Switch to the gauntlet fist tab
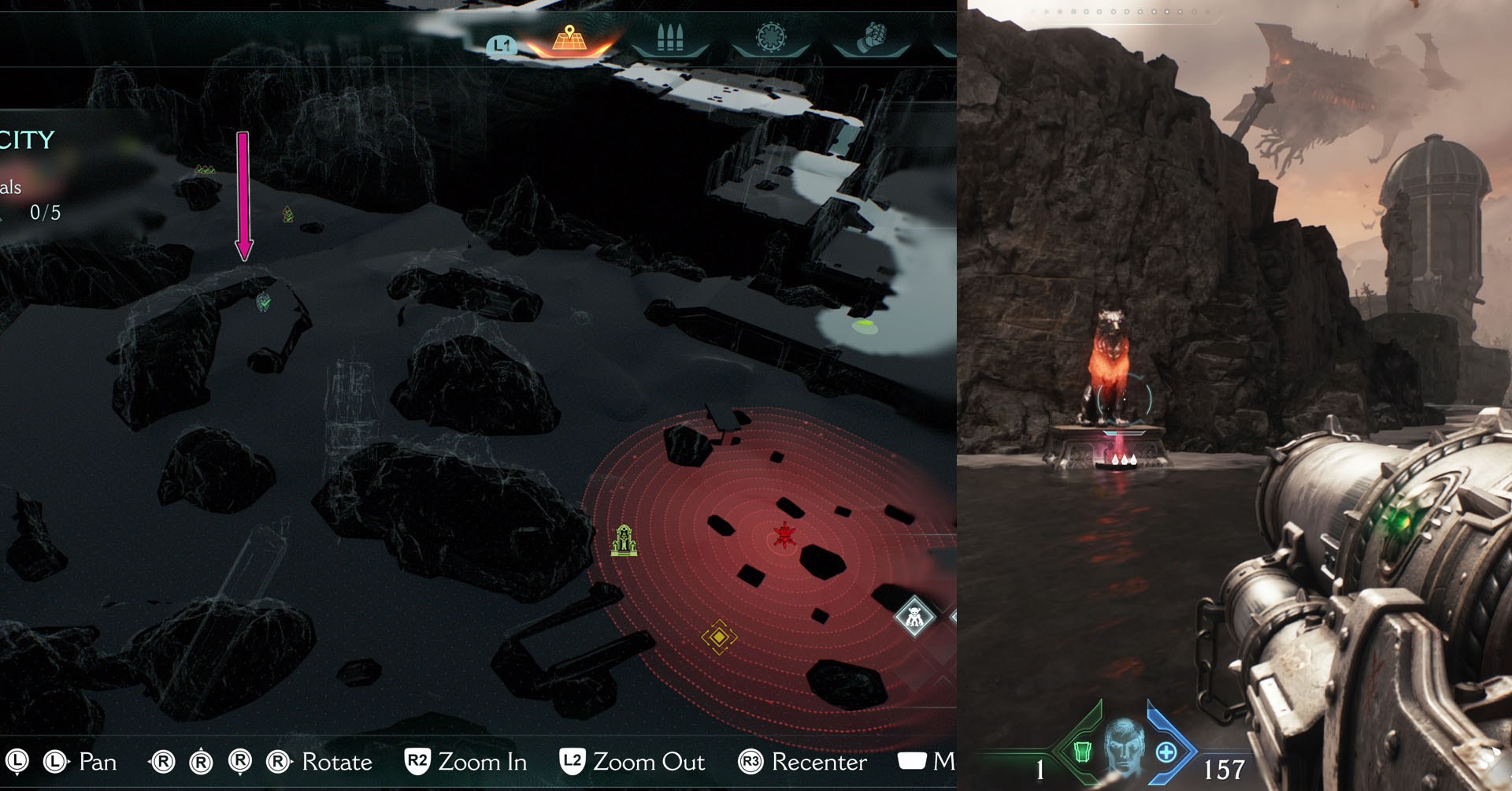Image resolution: width=1512 pixels, height=791 pixels. [x=872, y=38]
